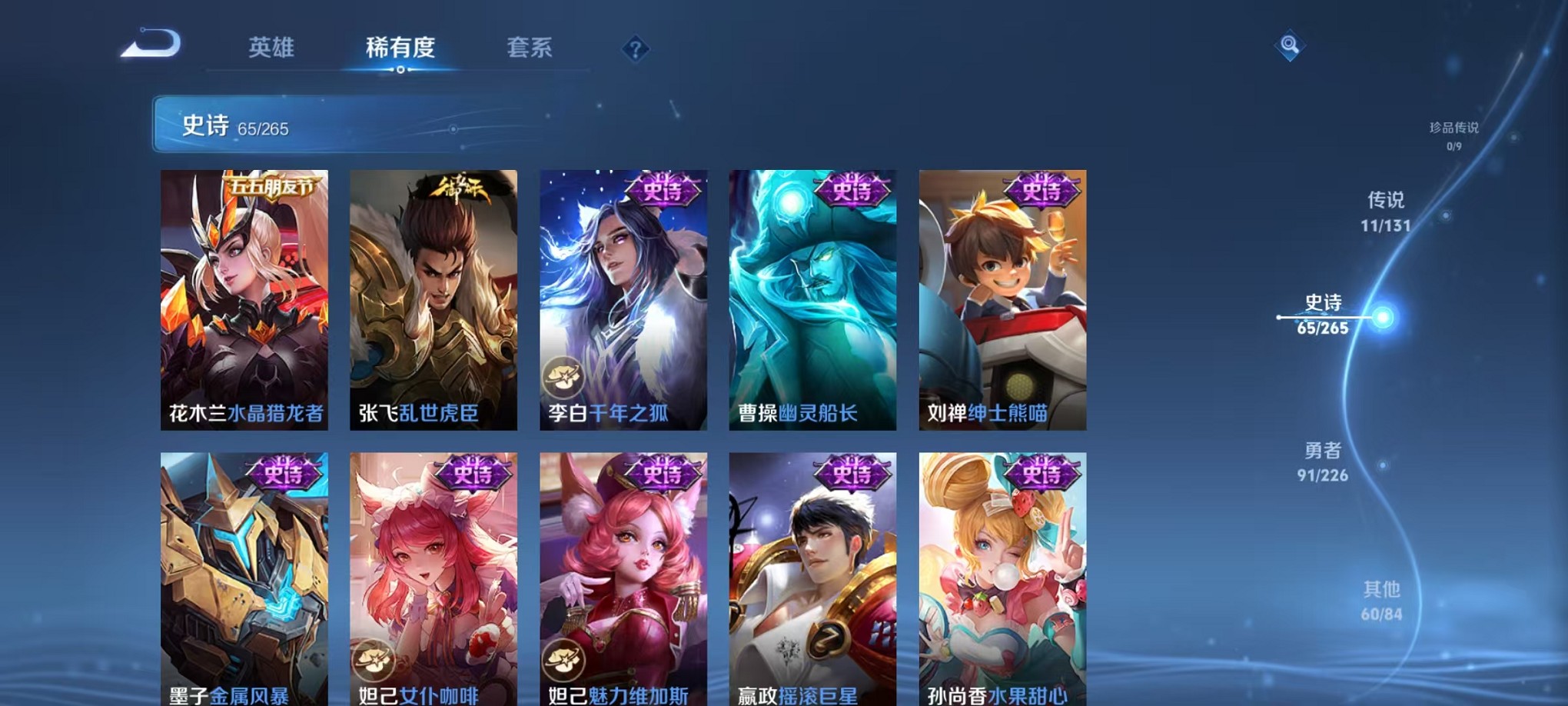This screenshot has height=706, width=1568.
Task: Switch to the 英雄 tab
Action: 271,48
